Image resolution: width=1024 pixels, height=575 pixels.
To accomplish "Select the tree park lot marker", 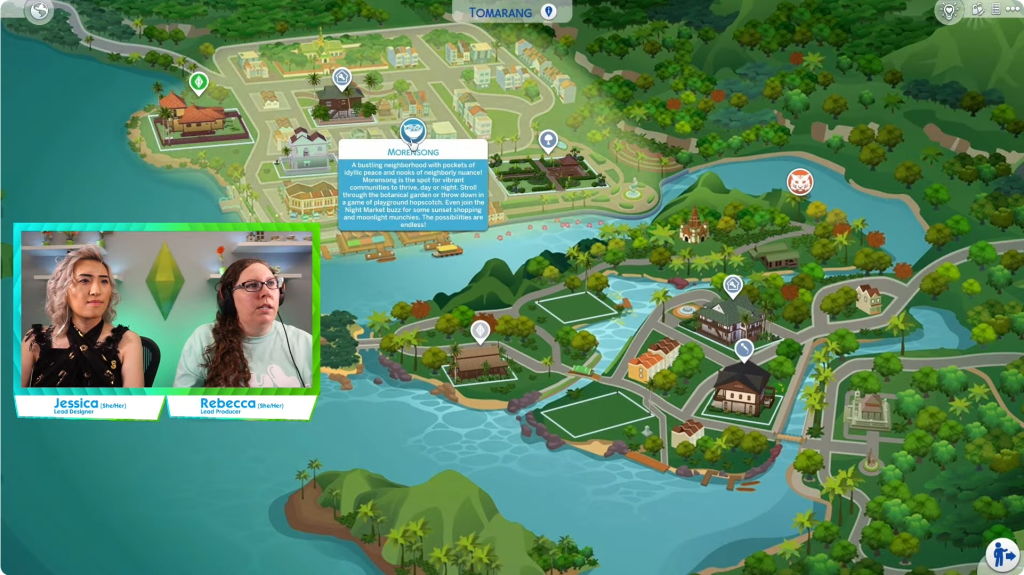I will (x=548, y=140).
